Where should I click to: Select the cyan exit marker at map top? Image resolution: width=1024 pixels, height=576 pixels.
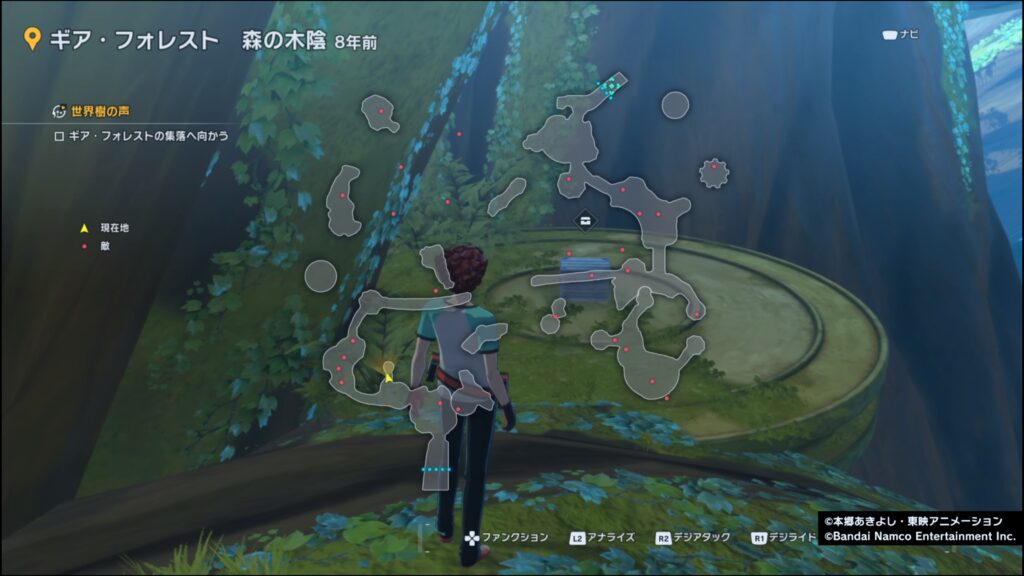pos(610,88)
